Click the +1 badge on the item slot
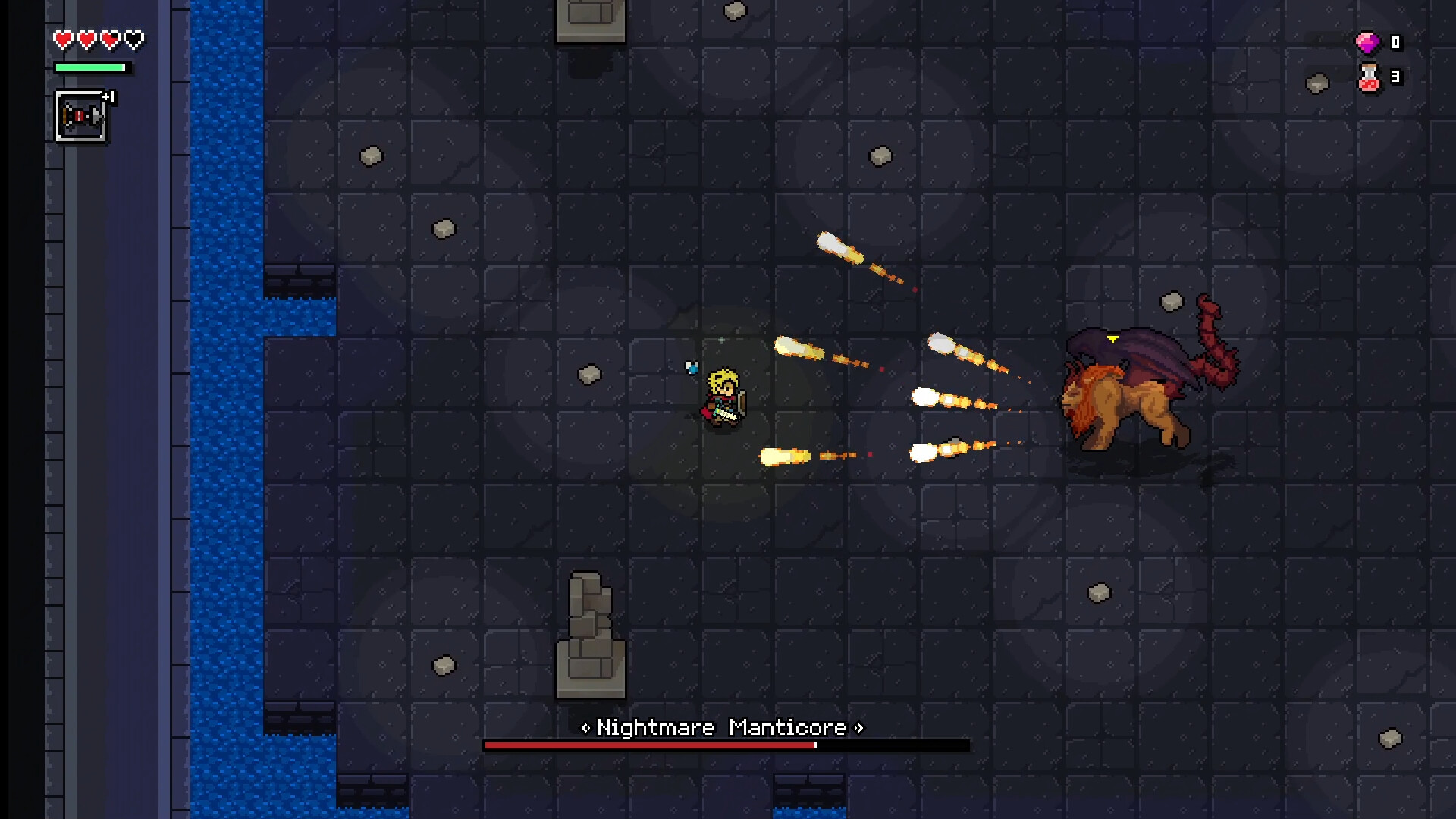 click(108, 96)
